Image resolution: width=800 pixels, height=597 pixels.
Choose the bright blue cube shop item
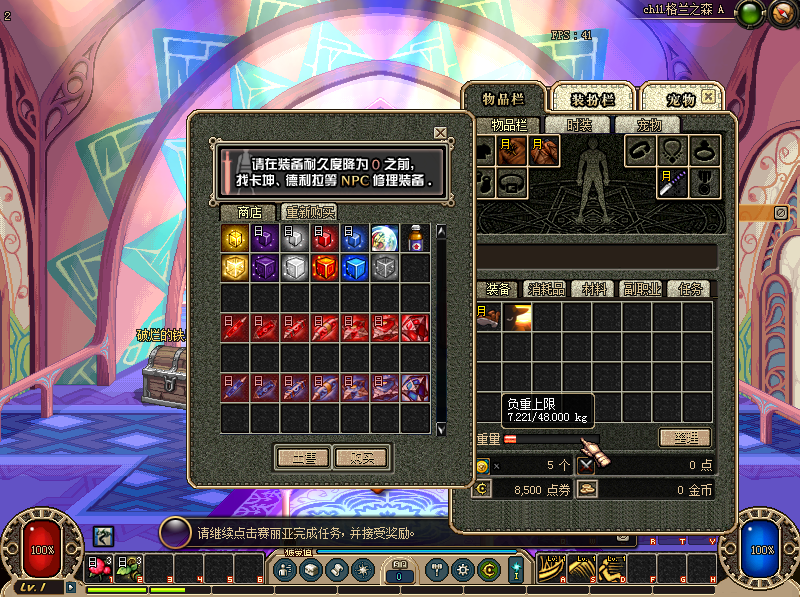(x=355, y=268)
